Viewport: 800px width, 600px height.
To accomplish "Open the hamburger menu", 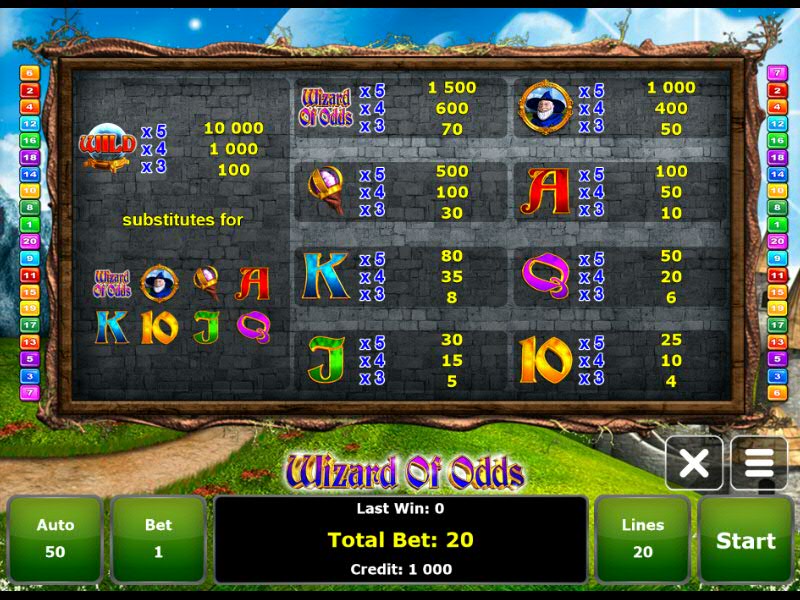I will click(x=759, y=464).
